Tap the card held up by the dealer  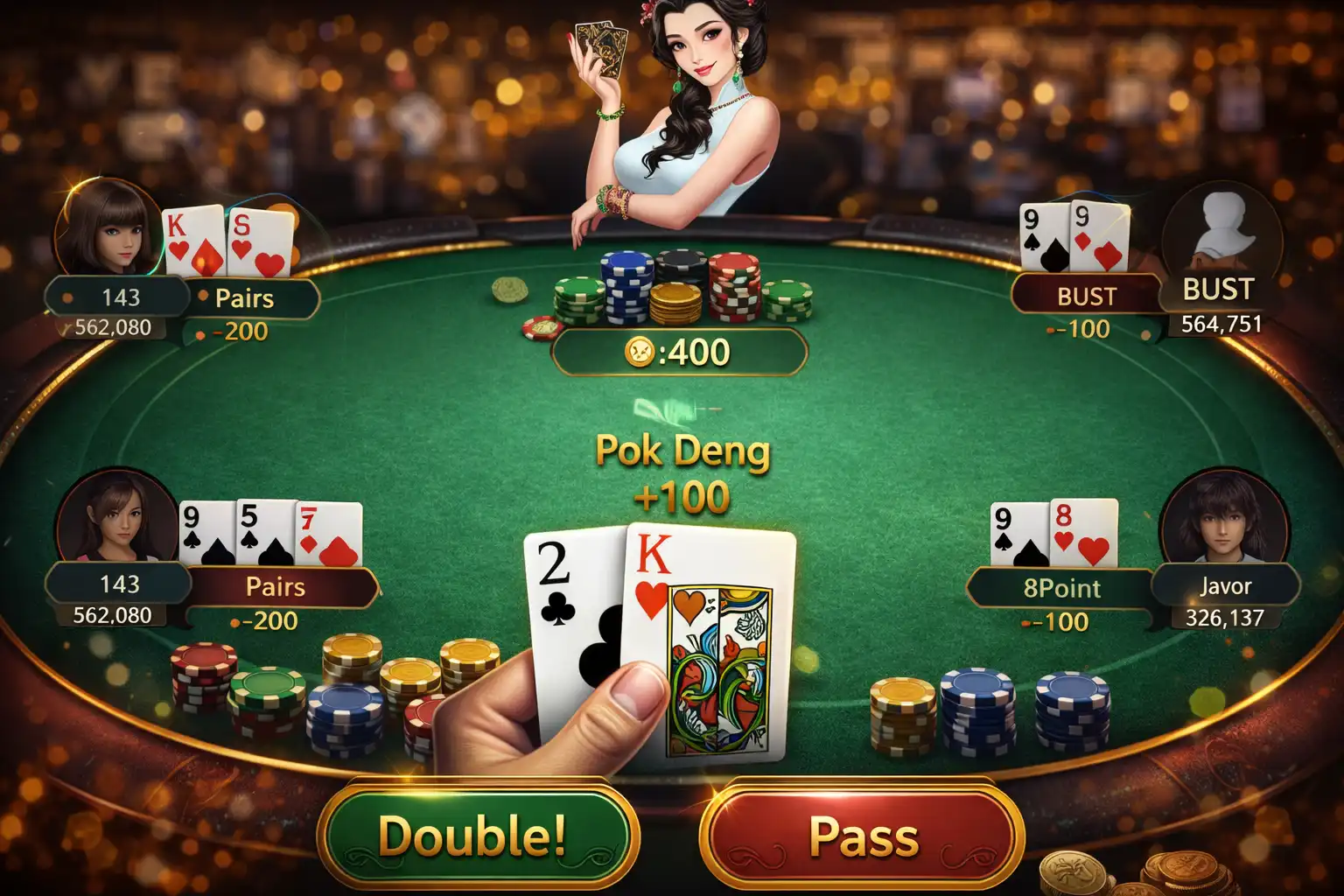[x=608, y=48]
